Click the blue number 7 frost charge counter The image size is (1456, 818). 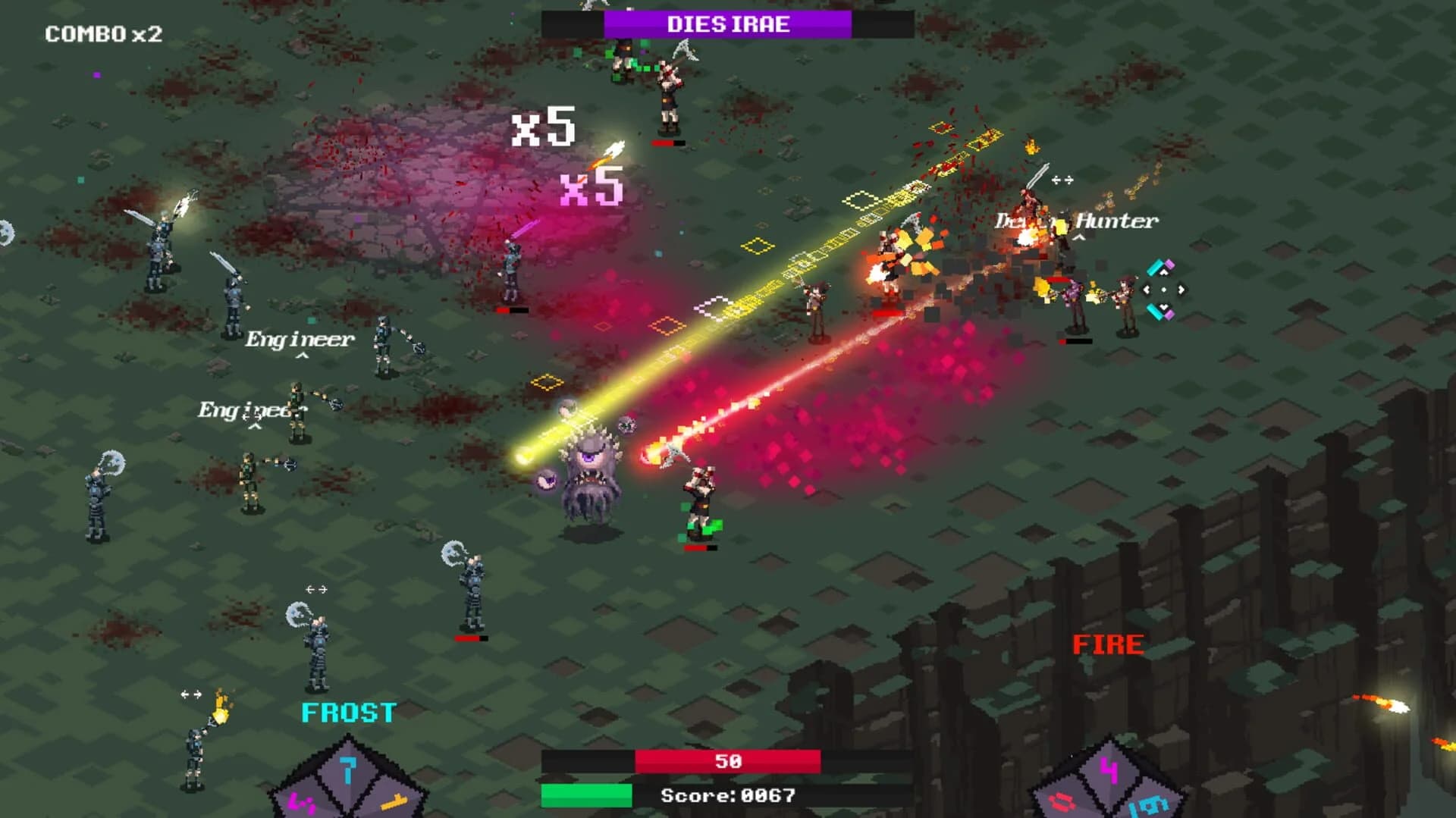pos(348,770)
